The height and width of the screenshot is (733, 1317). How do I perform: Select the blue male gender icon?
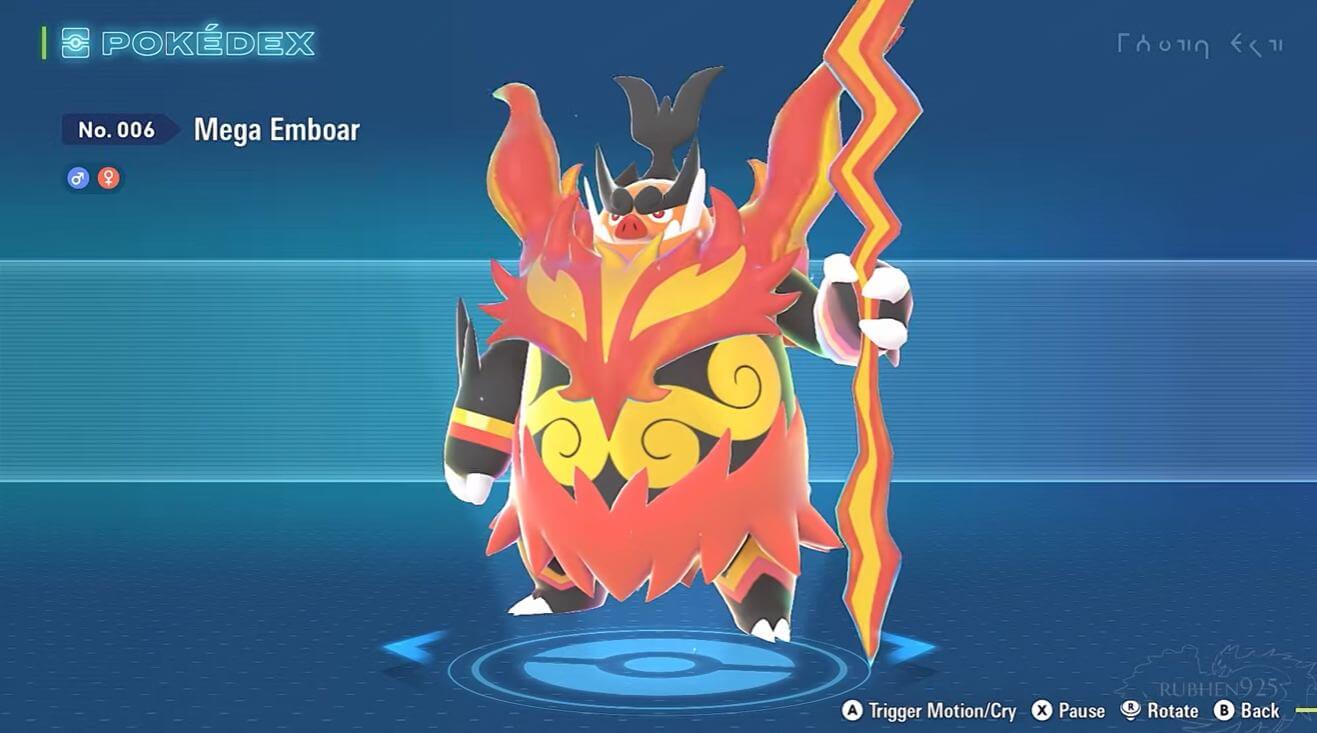(78, 178)
